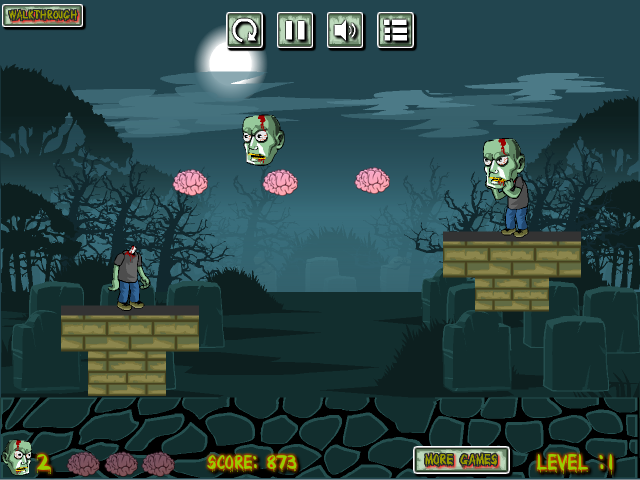Viewport: 640px width, 480px height.
Task: Toggle the sound speaker button
Action: (345, 31)
